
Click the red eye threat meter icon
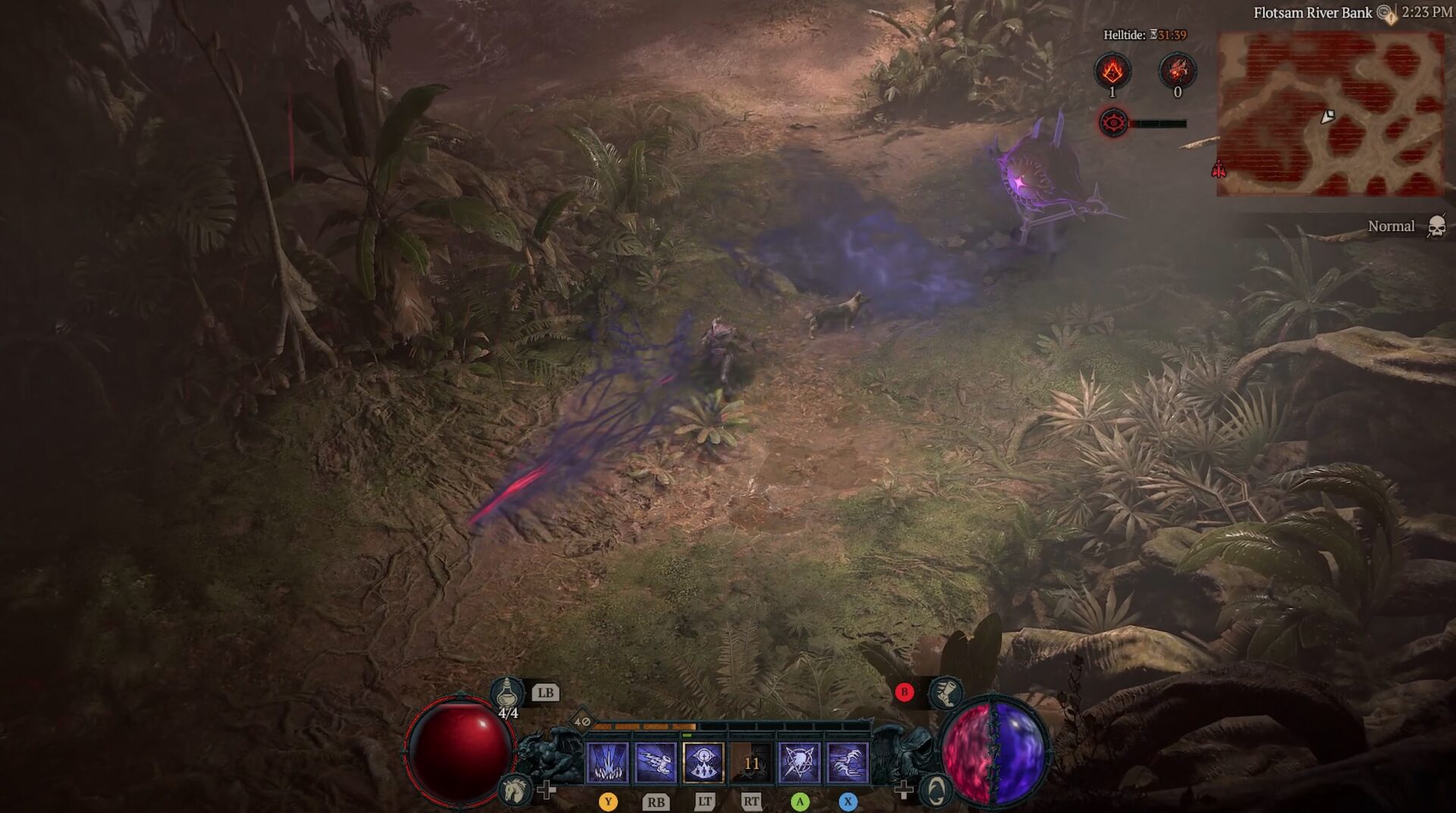1113,123
